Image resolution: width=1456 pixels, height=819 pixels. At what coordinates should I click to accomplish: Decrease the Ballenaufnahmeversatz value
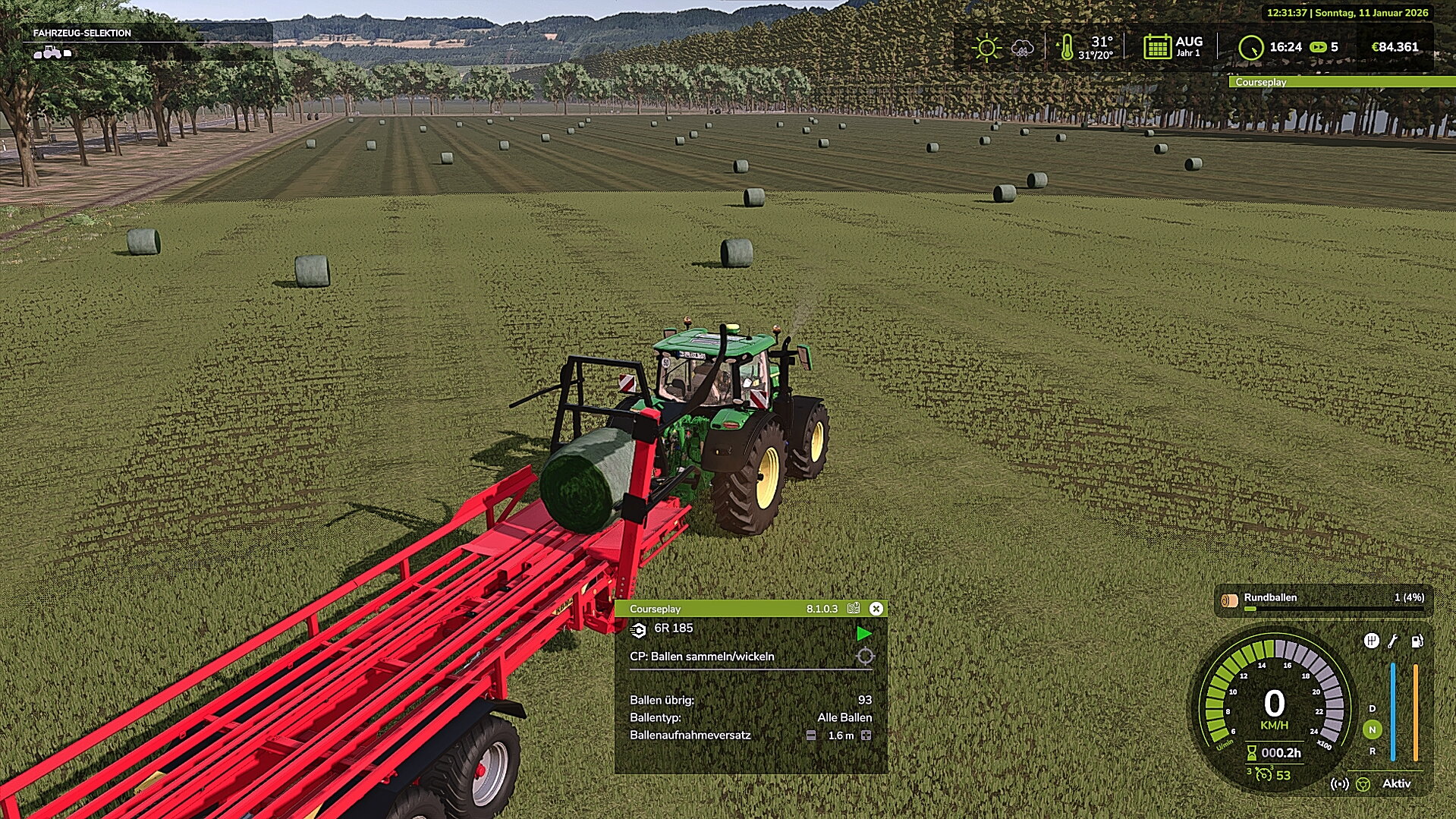tap(811, 736)
